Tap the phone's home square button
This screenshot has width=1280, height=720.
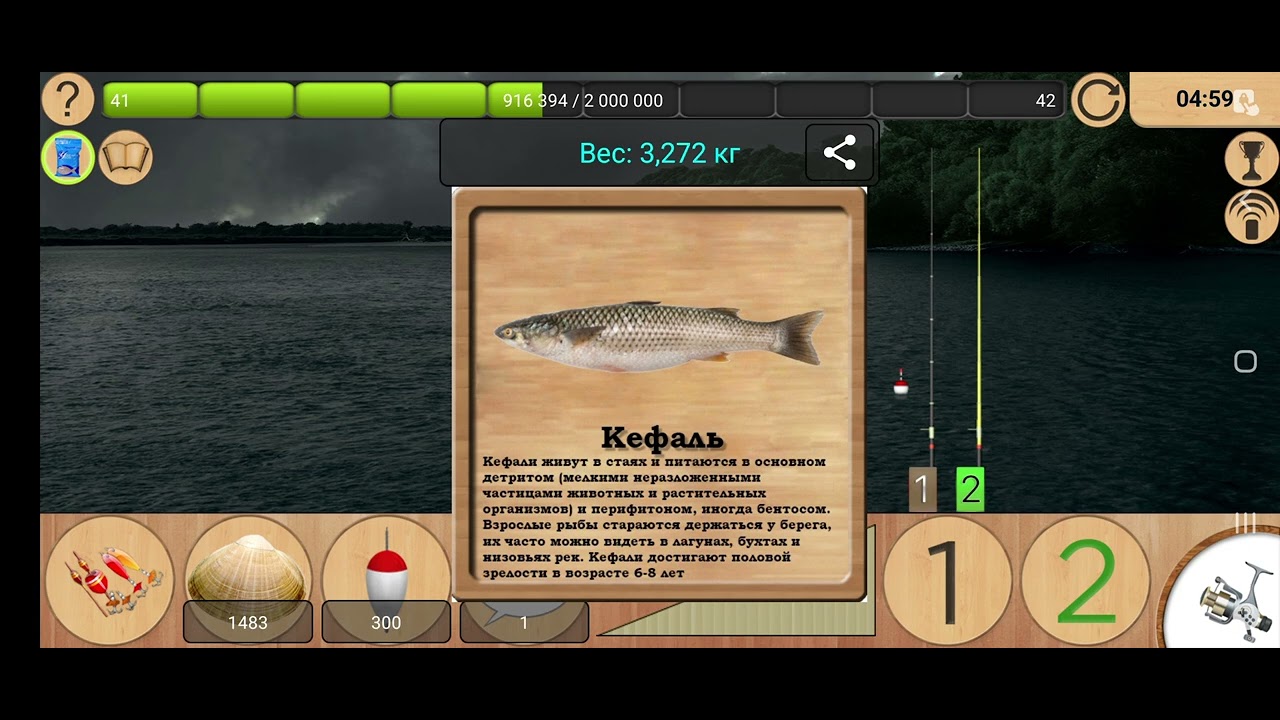tap(1245, 362)
